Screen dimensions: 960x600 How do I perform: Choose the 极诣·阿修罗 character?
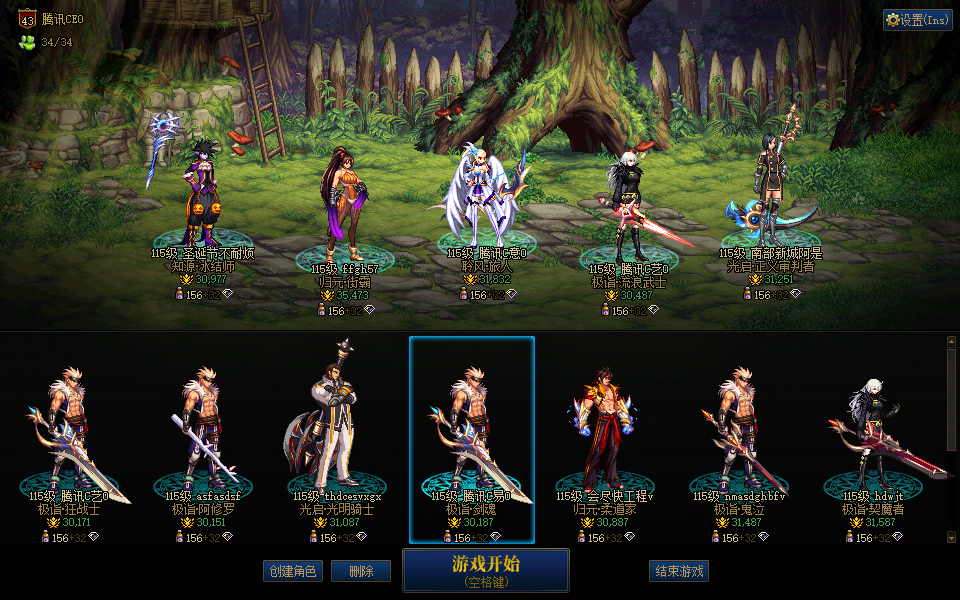[x=203, y=440]
